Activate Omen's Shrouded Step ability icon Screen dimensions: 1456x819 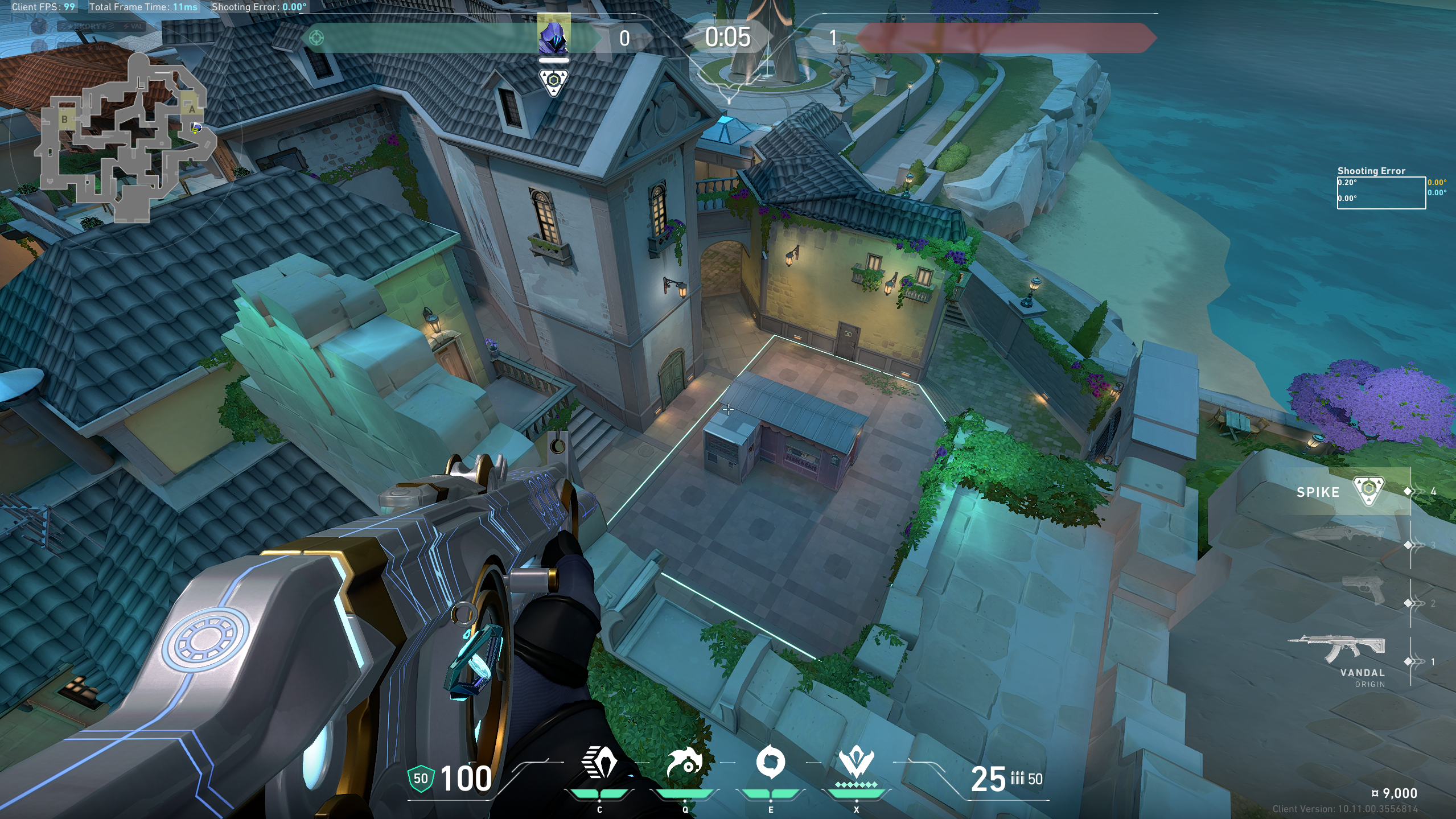tap(599, 763)
